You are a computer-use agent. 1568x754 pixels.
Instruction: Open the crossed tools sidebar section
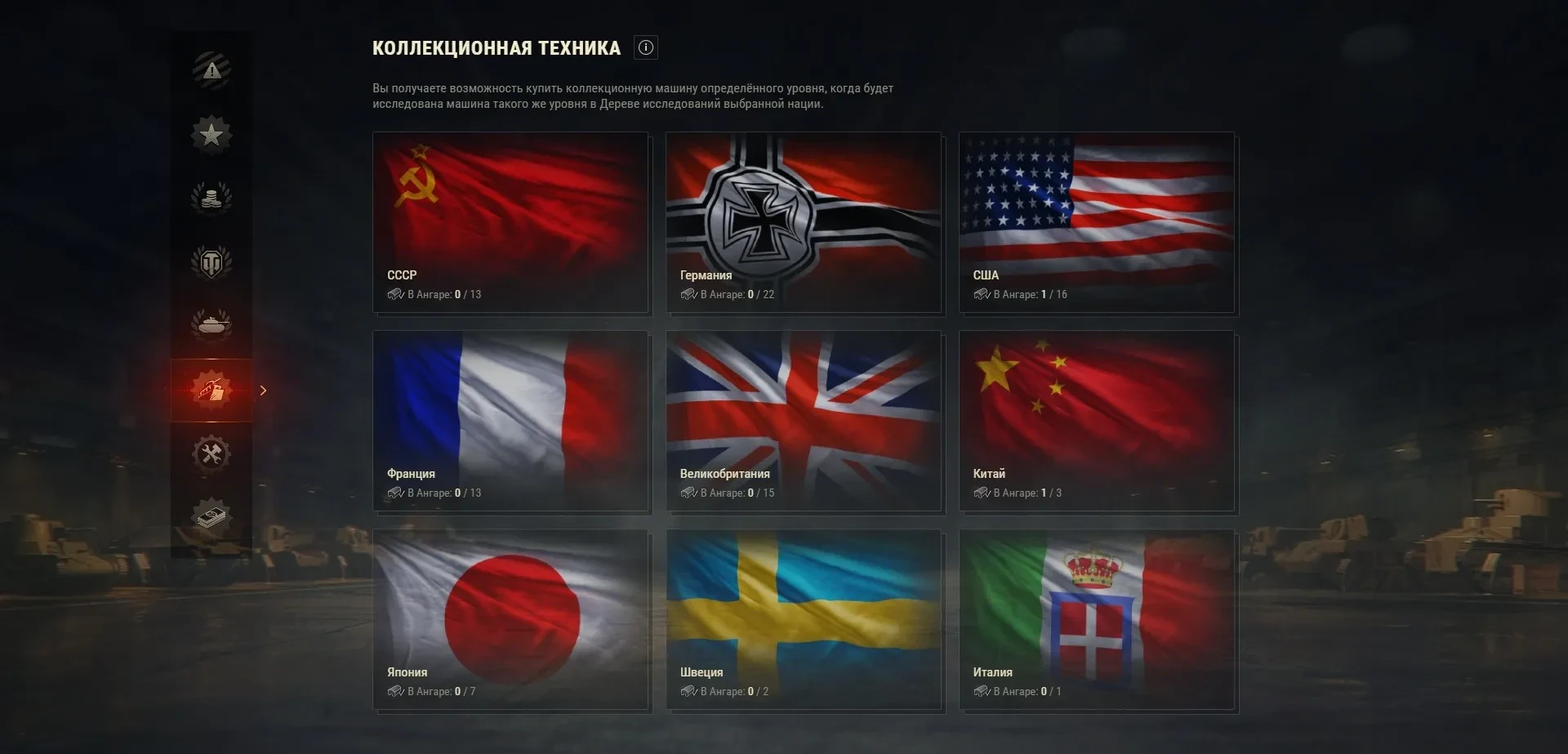pyautogui.click(x=212, y=453)
